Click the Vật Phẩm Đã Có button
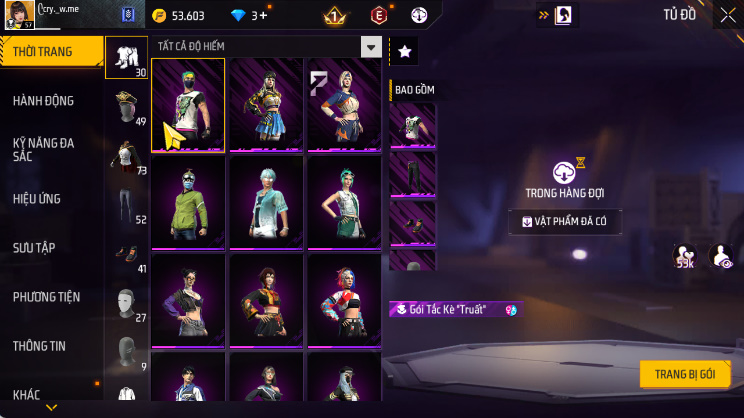Image resolution: width=744 pixels, height=418 pixels. pos(564,222)
